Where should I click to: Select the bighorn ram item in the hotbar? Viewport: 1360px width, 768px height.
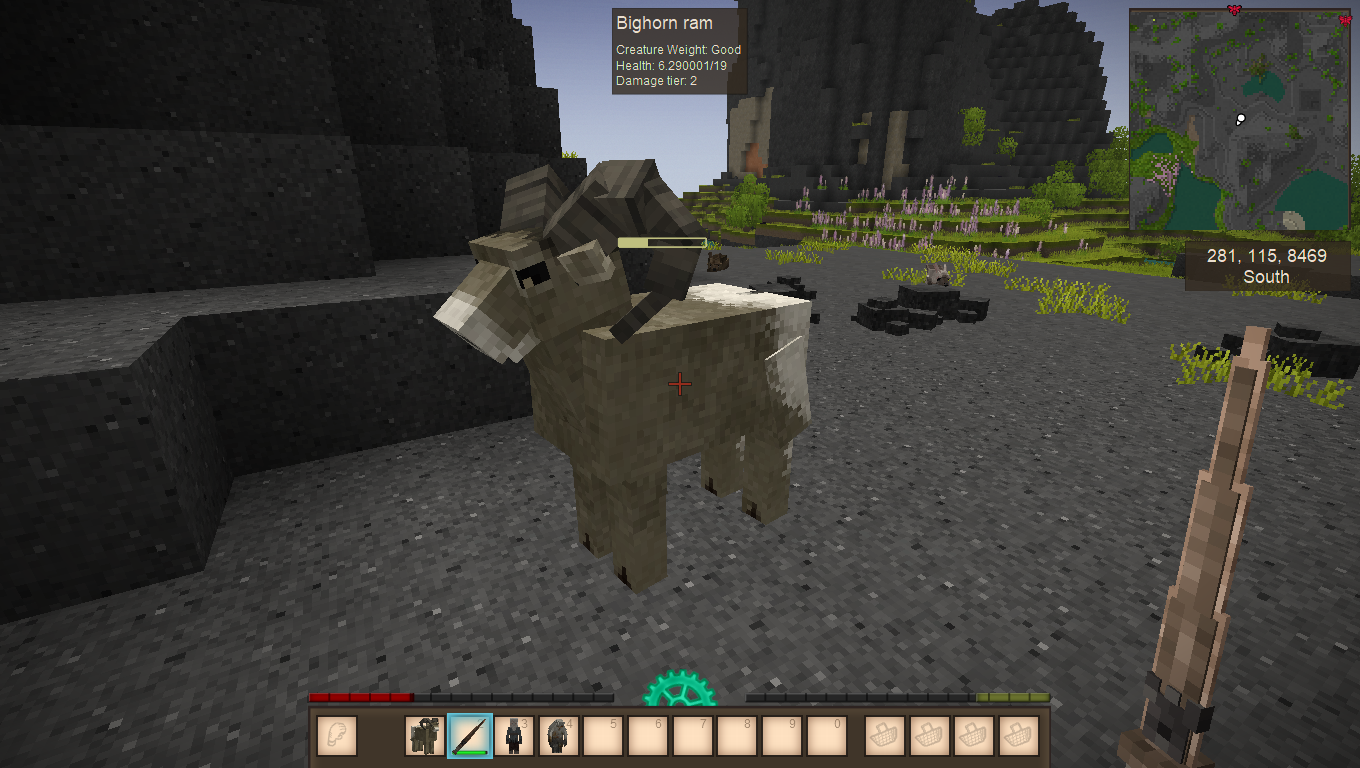[x=425, y=736]
